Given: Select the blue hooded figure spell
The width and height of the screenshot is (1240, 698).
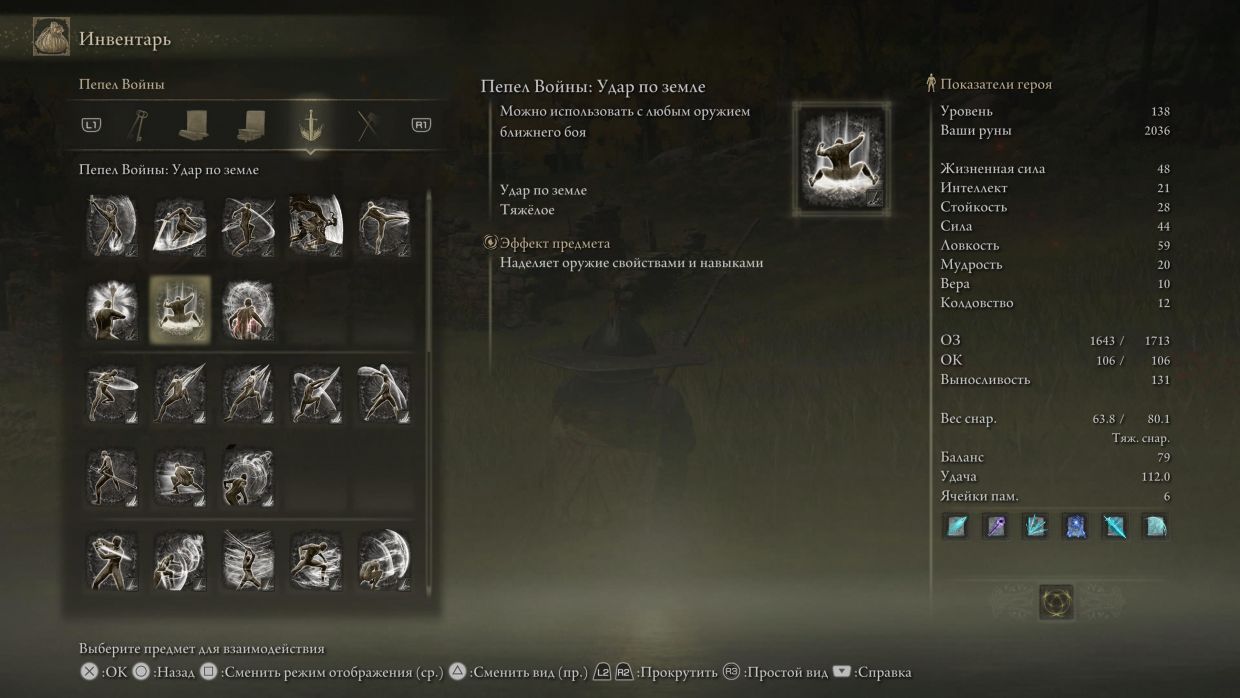Looking at the screenshot, I should (1075, 526).
